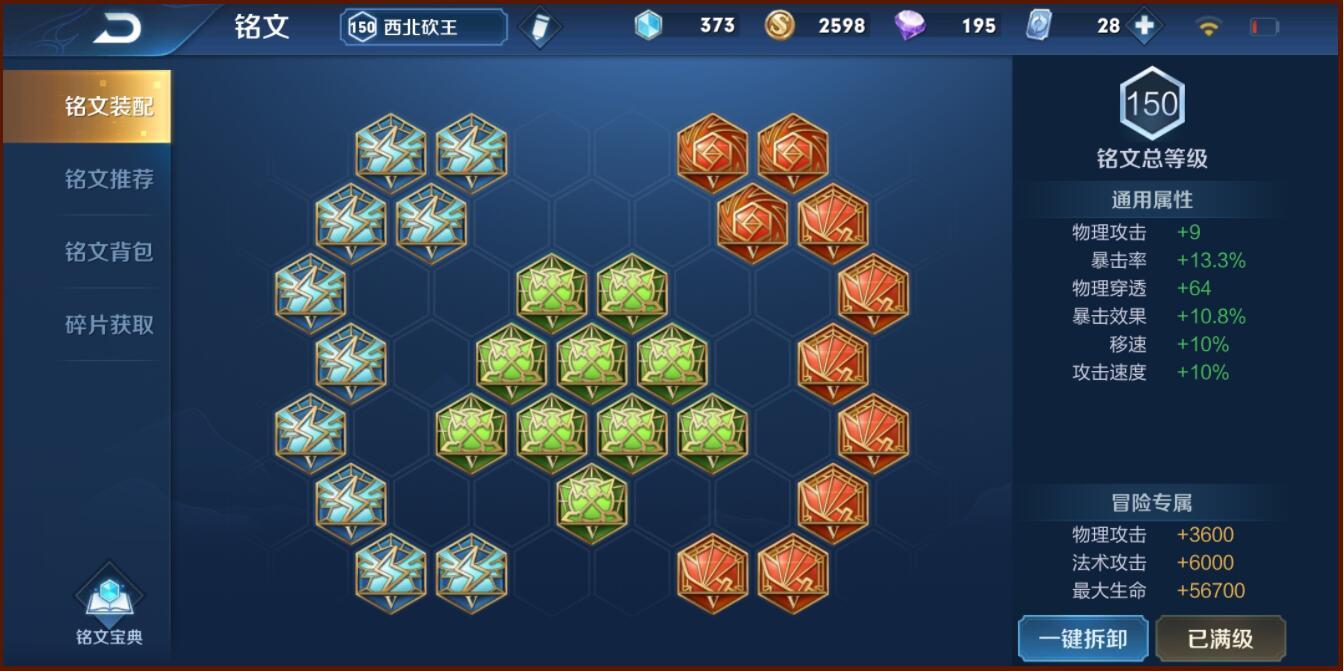
Task: Click the plus button to add tickets
Action: 1144,26
